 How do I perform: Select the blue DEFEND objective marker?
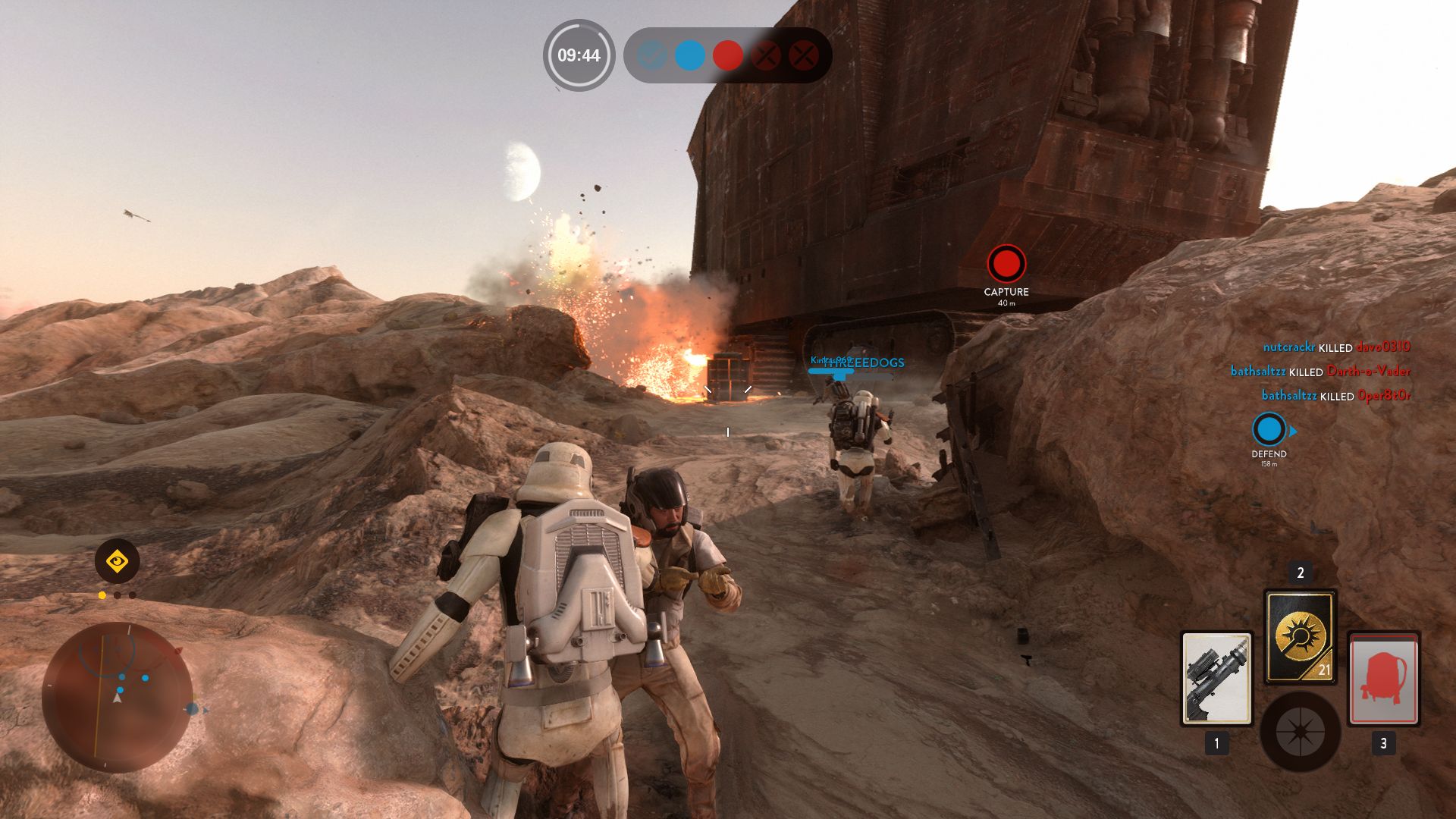pyautogui.click(x=1269, y=430)
